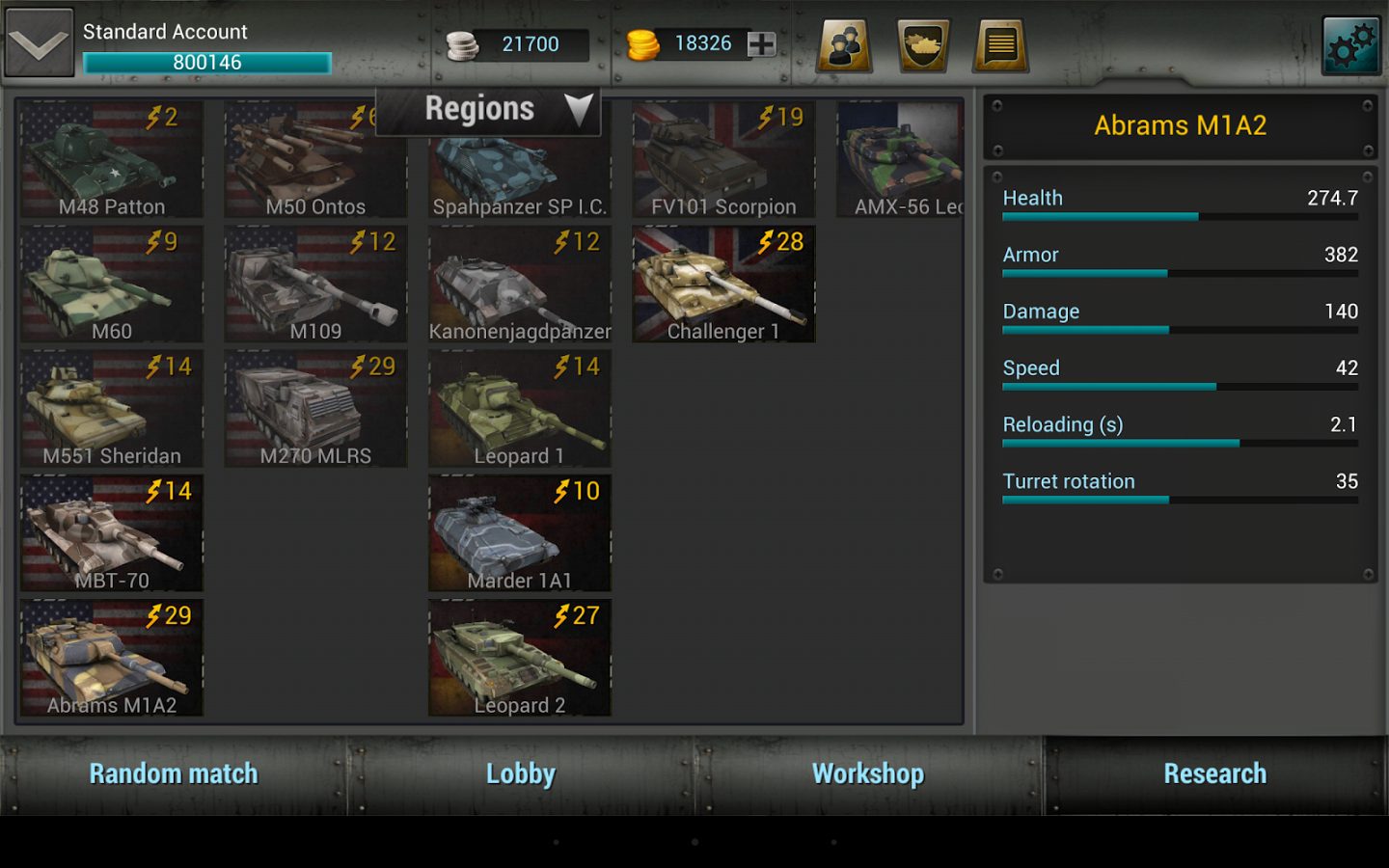The image size is (1389, 868).
Task: Pick the FV101 Scorpion tile
Action: pyautogui.click(x=723, y=160)
